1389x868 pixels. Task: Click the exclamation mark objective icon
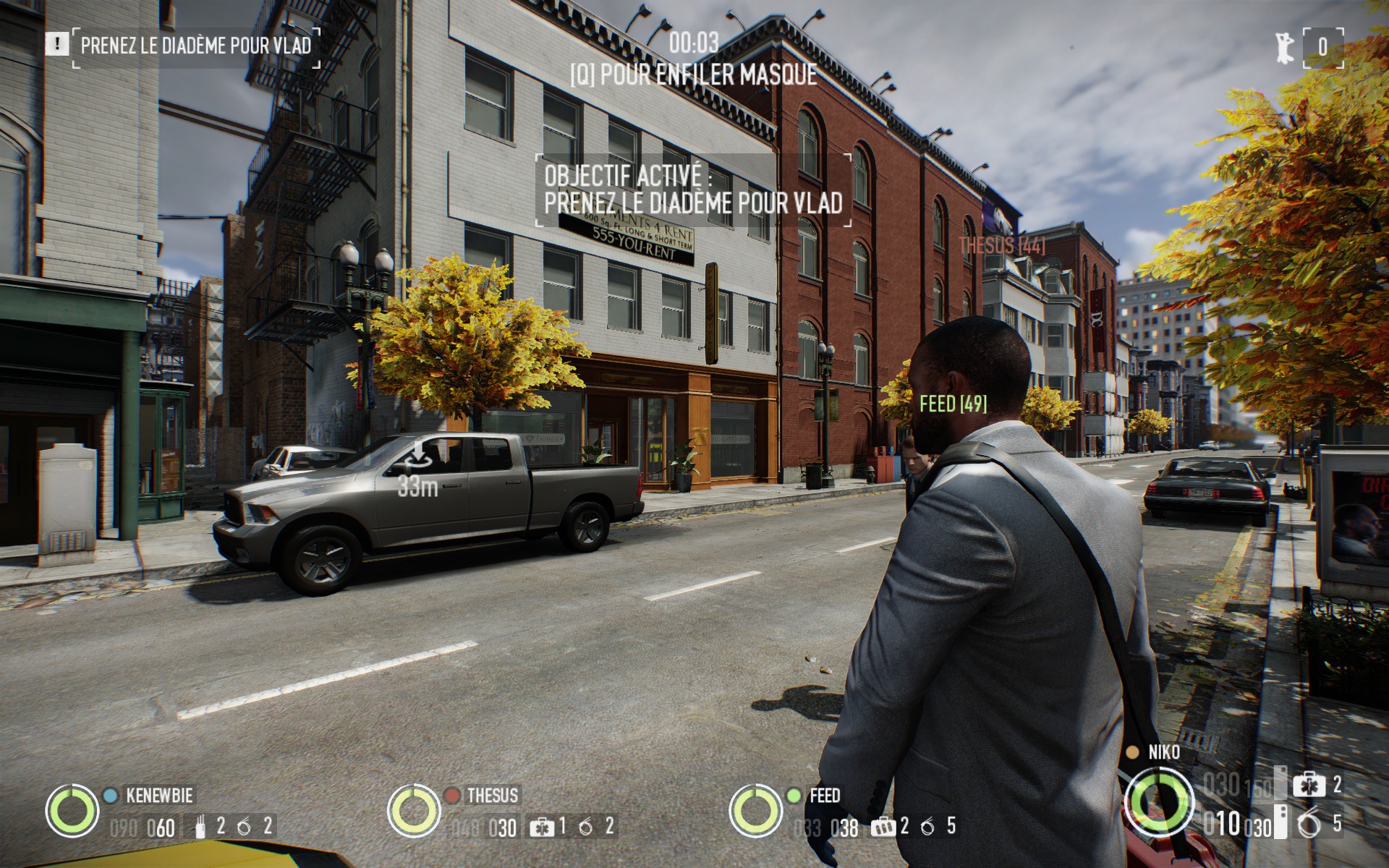tap(56, 45)
